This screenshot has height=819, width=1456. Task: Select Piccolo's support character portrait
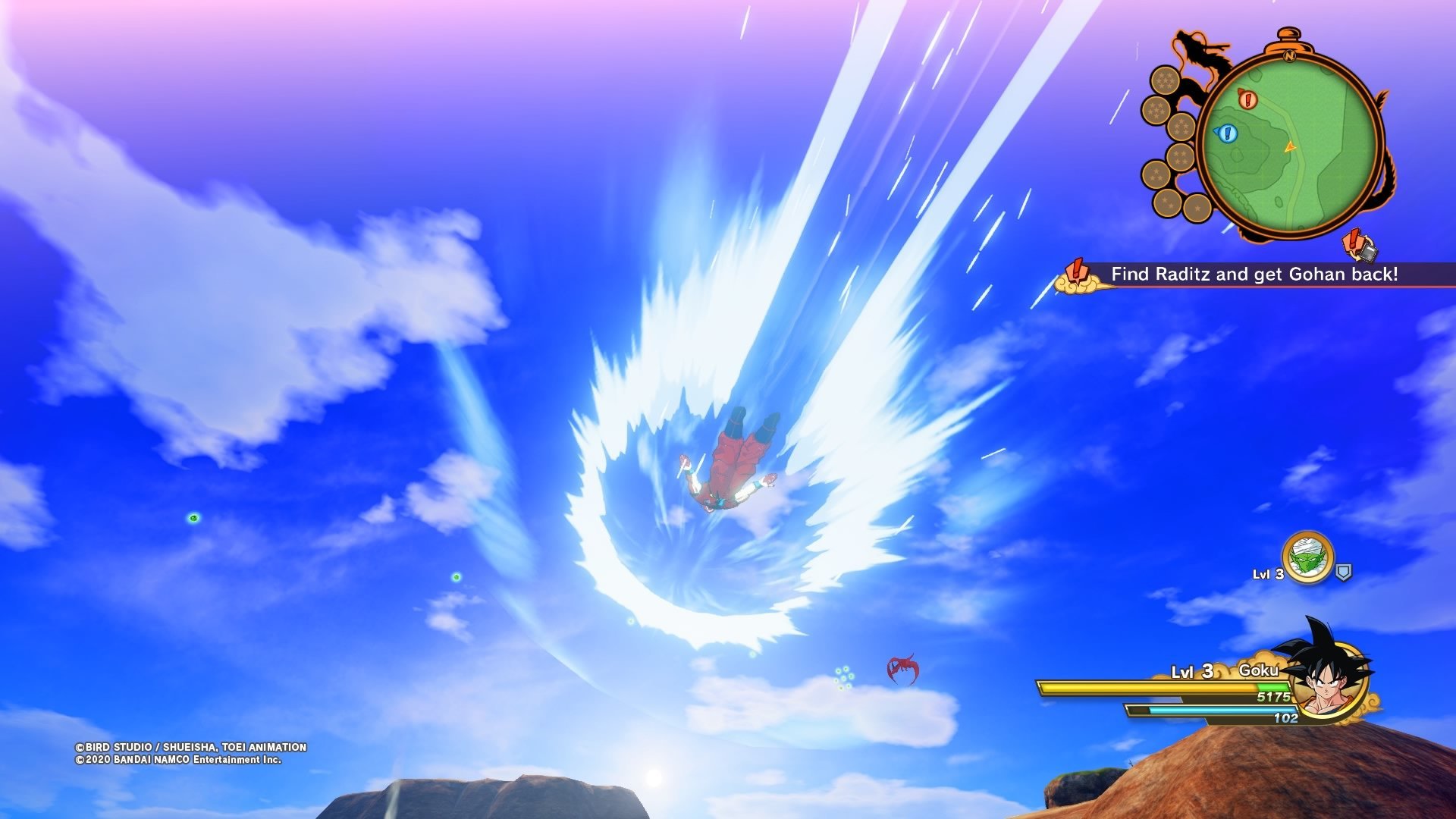tap(1307, 557)
